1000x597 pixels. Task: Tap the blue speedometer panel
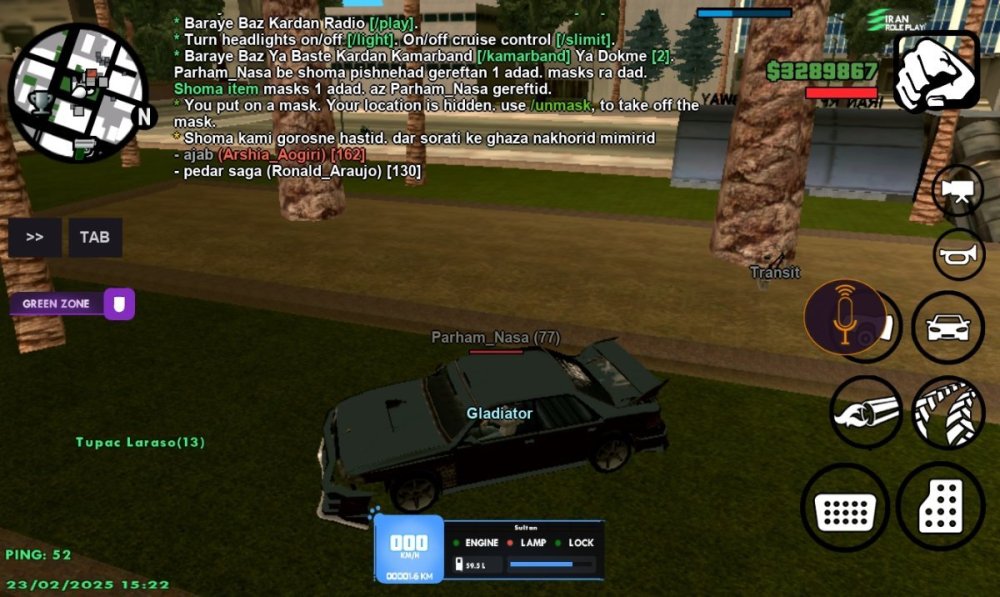[x=408, y=548]
